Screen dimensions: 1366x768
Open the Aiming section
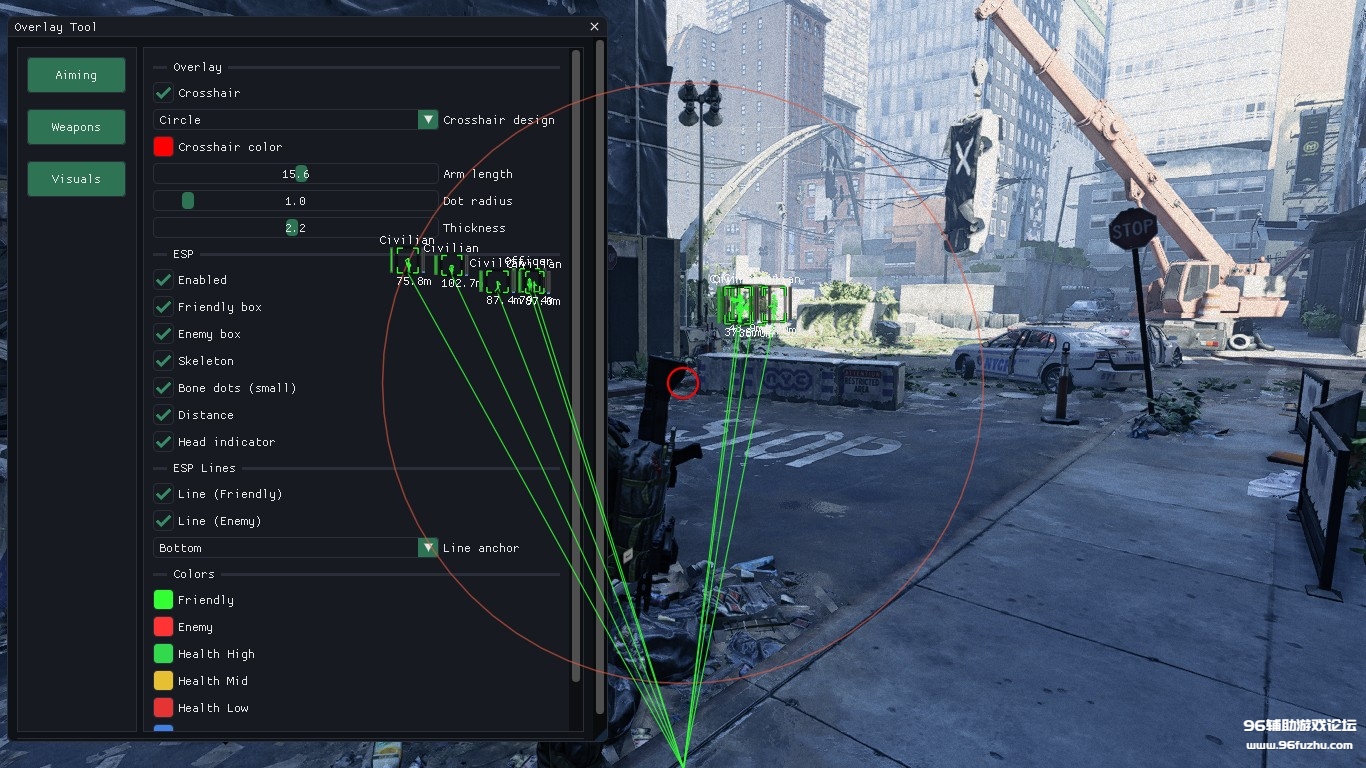click(x=76, y=75)
